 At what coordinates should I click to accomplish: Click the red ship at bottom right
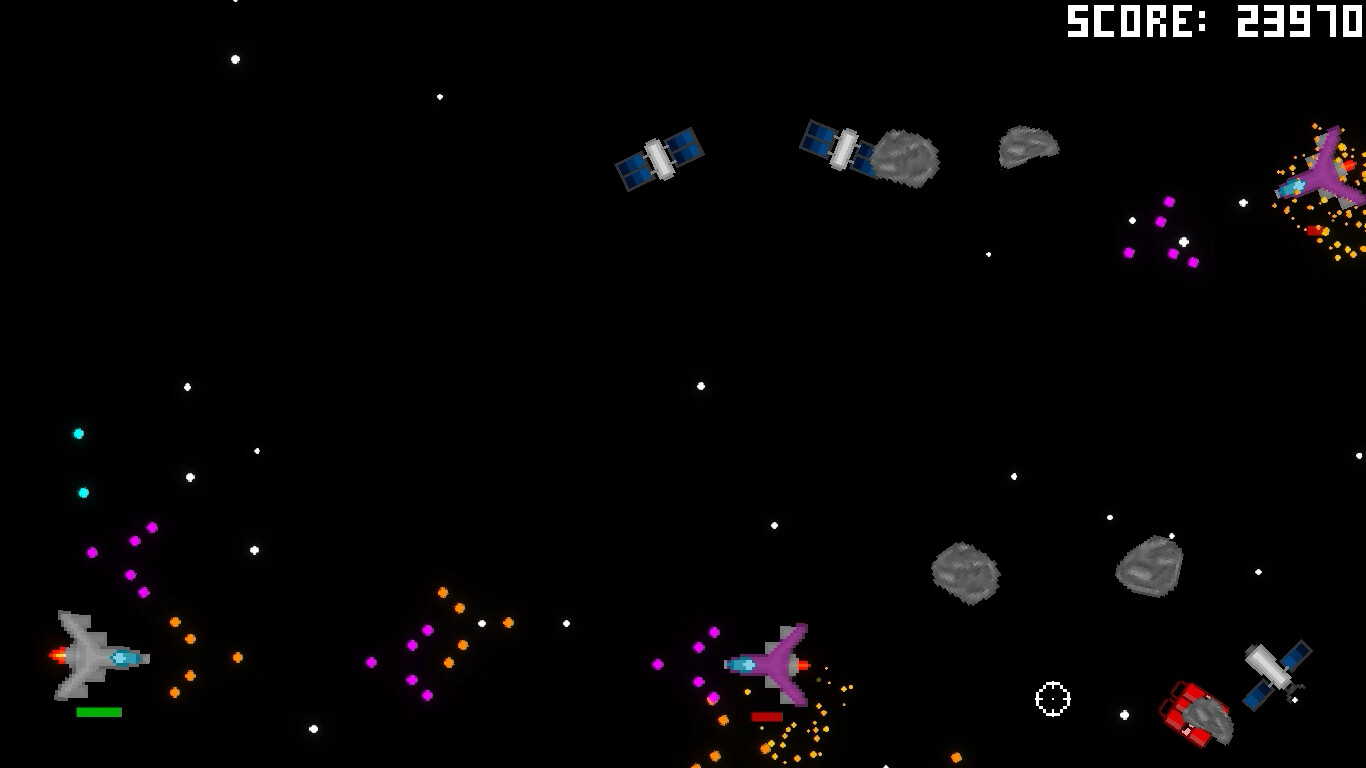(1190, 714)
